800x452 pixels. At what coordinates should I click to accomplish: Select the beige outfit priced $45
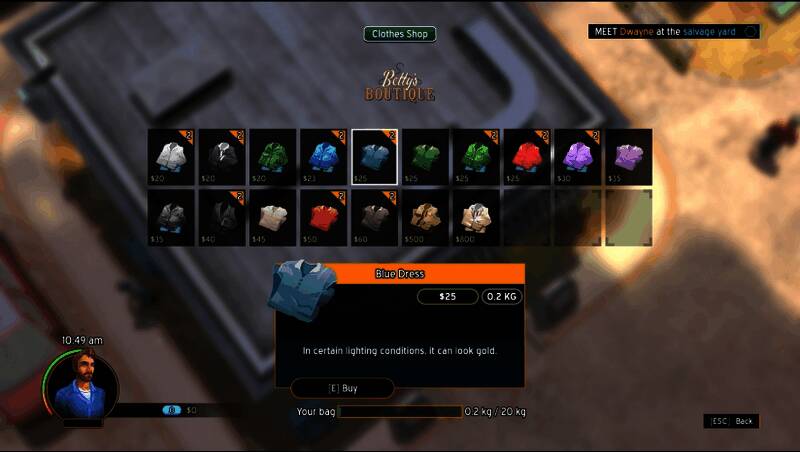274,217
